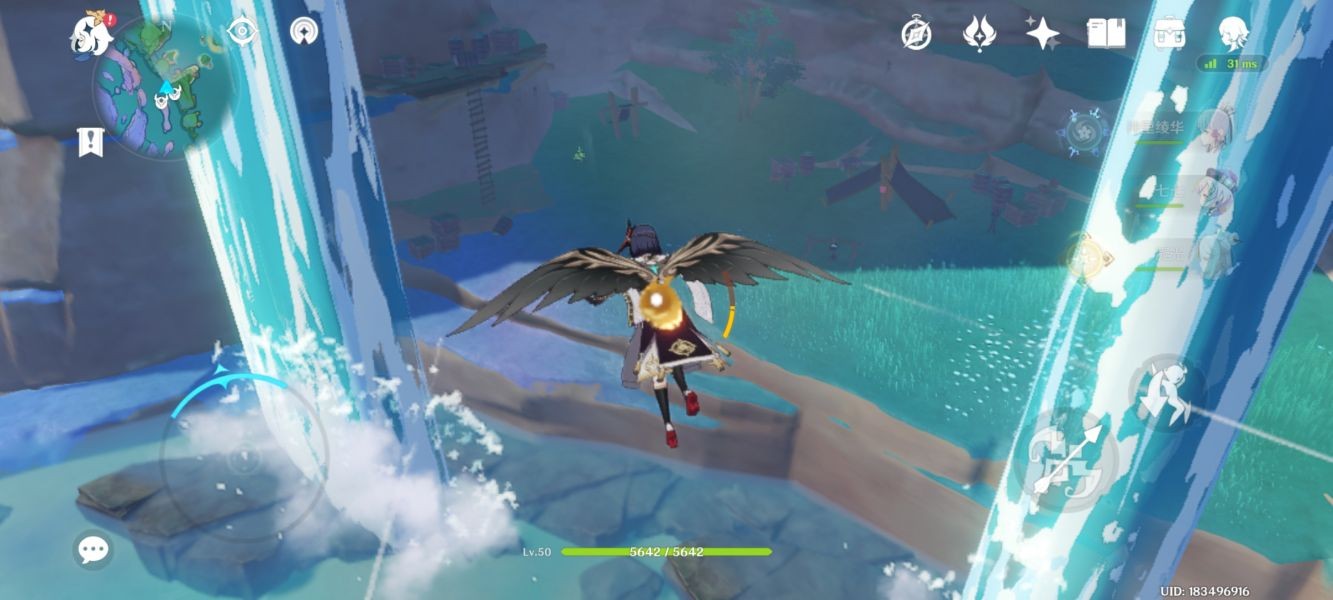
Task: Open the winged Battle Pass icon
Action: click(979, 34)
